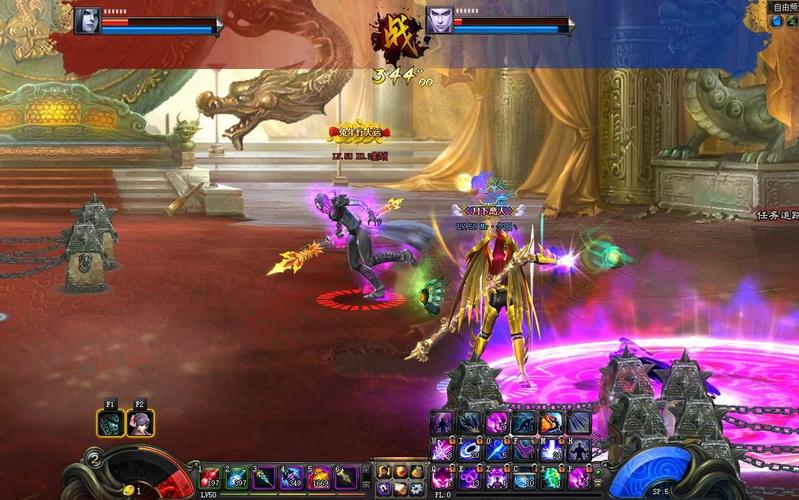
Task: Activate the green glowing figure skill
Action: 551,476
